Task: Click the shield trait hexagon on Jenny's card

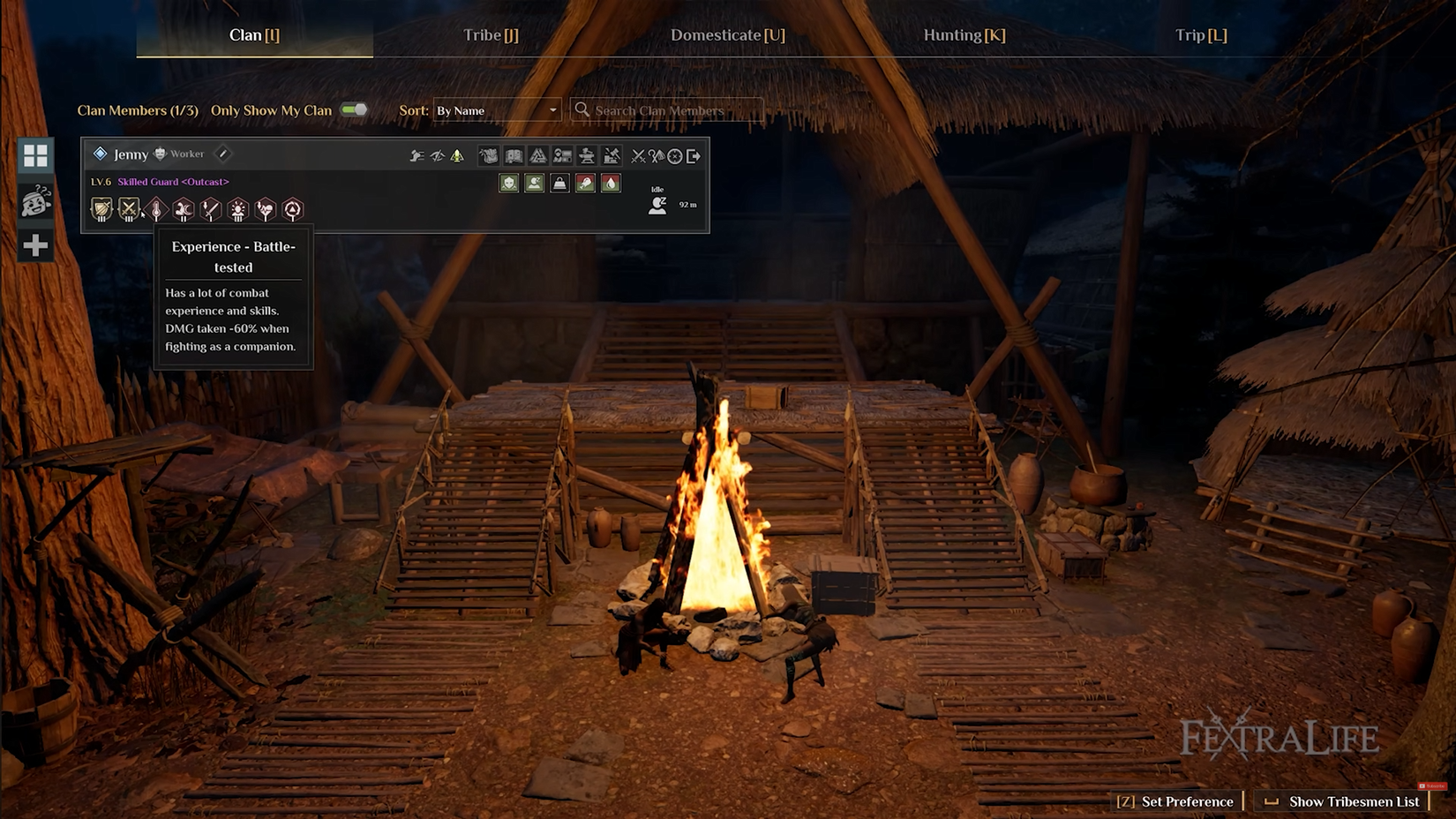Action: [101, 208]
